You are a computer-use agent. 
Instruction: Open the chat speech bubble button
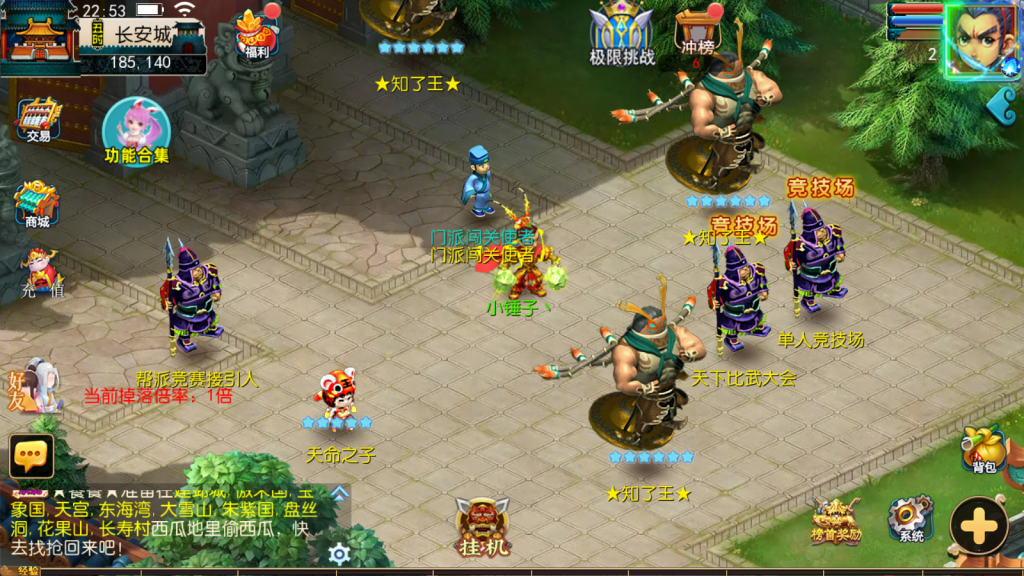tap(31, 456)
